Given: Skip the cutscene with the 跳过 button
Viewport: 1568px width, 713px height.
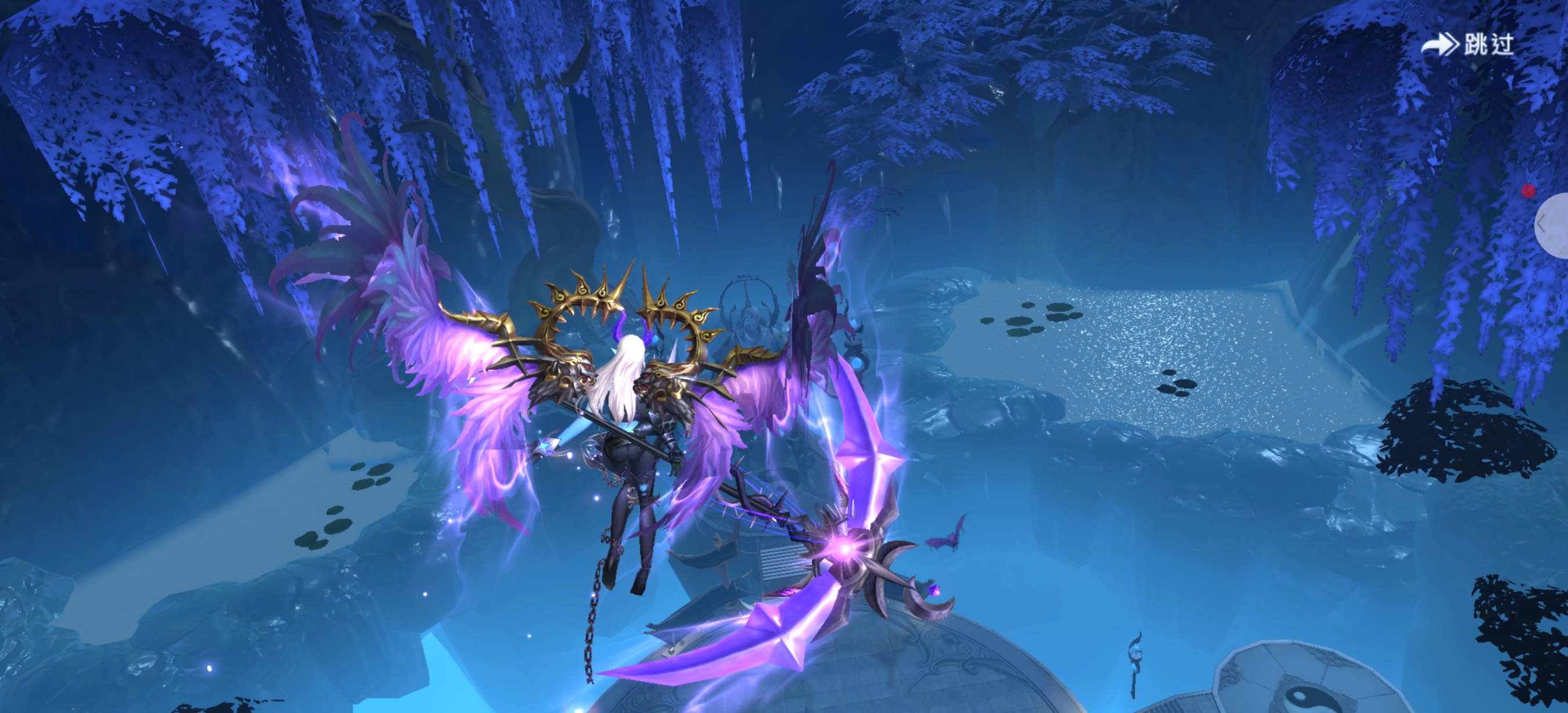Looking at the screenshot, I should [x=1468, y=44].
